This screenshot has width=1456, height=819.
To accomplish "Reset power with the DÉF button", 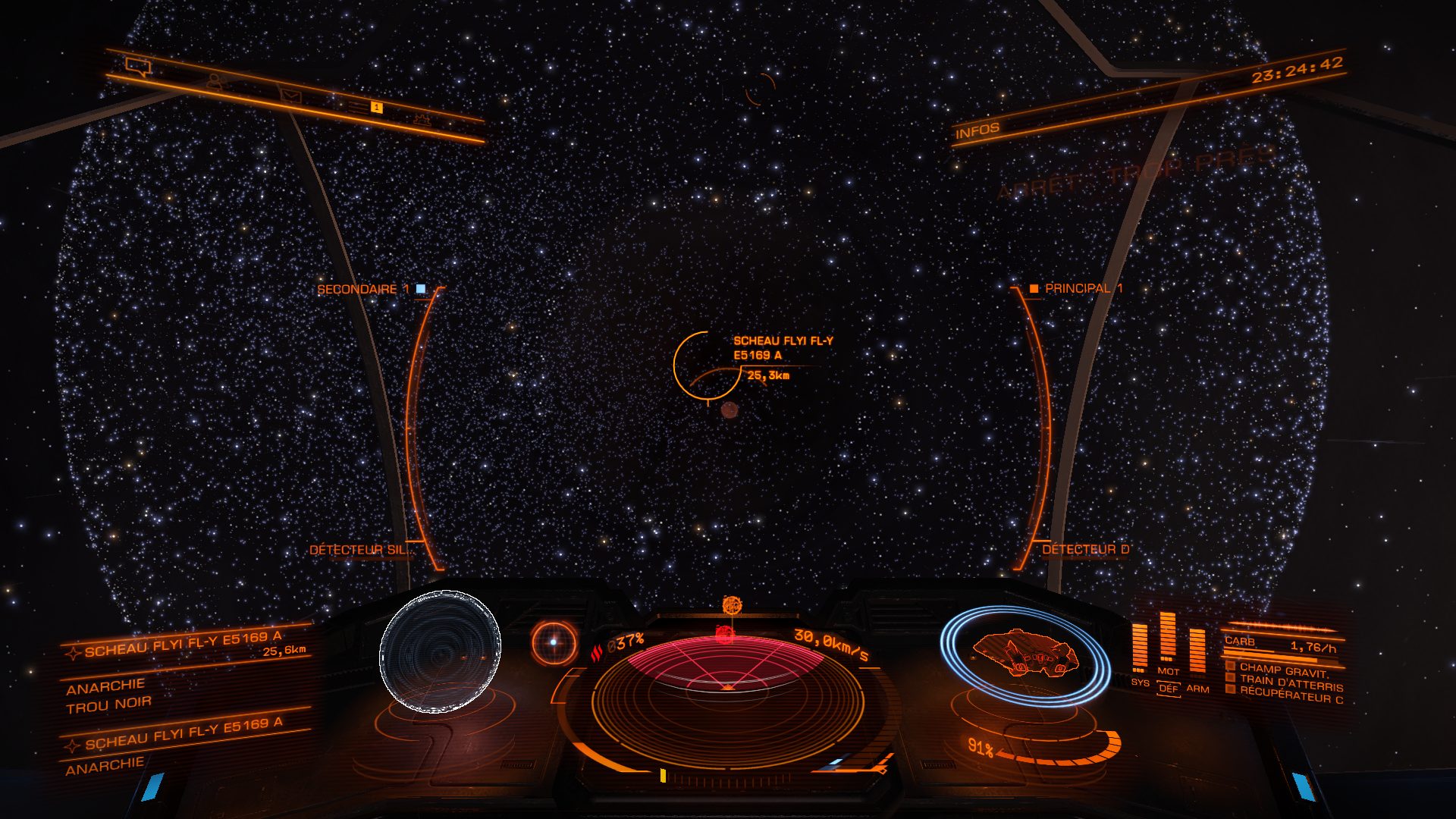I will click(x=1169, y=689).
